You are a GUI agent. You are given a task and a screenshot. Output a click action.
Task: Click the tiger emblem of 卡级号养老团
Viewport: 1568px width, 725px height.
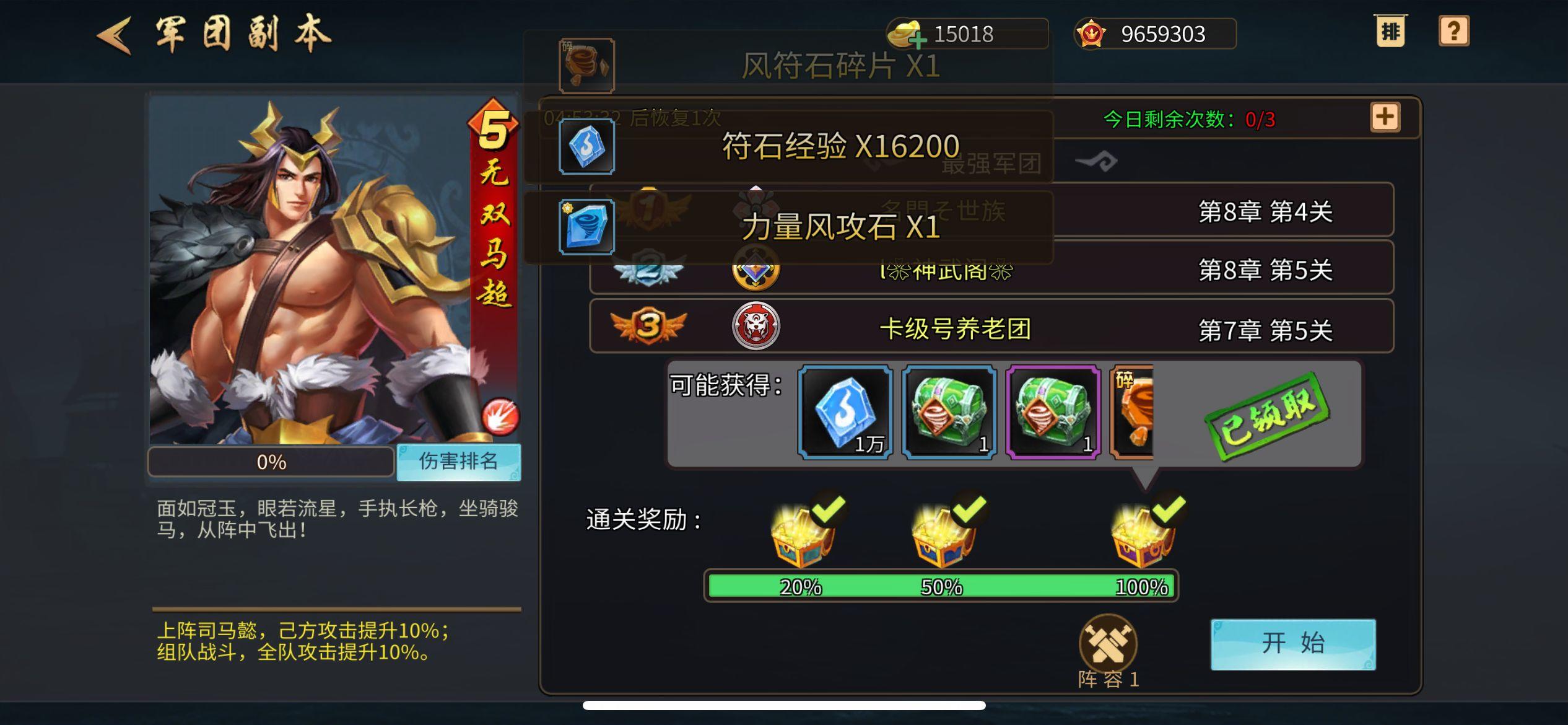[757, 327]
